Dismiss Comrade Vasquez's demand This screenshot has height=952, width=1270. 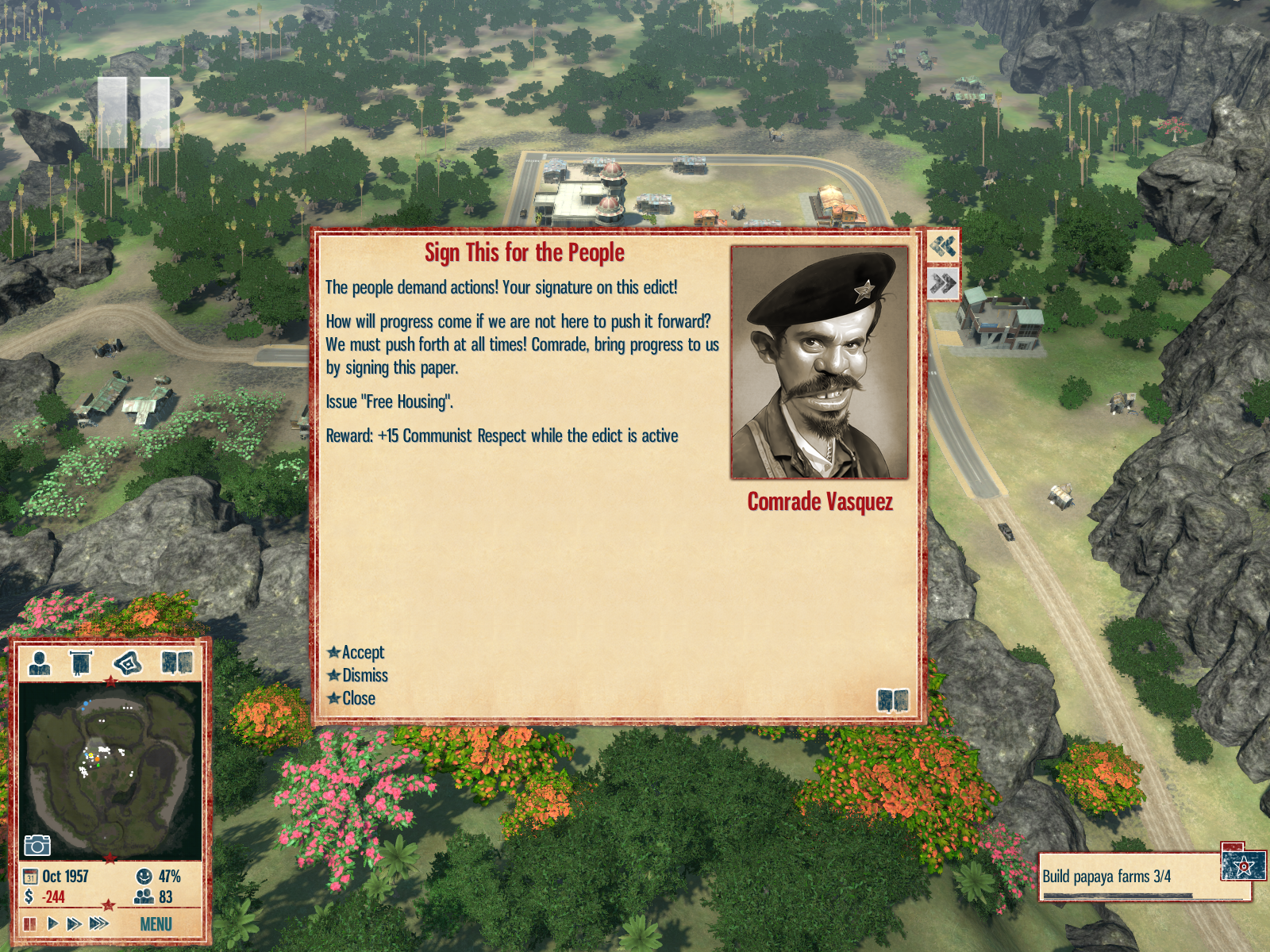[364, 675]
